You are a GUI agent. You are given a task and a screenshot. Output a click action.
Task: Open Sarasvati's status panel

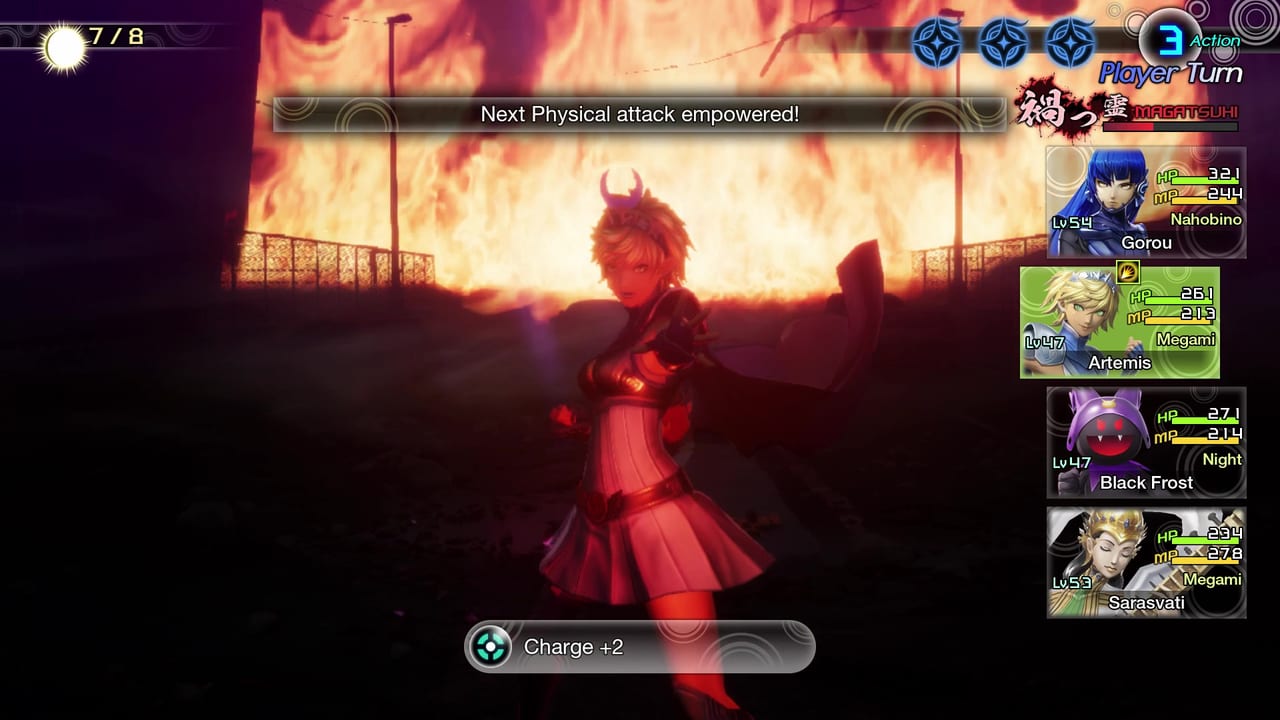tap(1145, 560)
